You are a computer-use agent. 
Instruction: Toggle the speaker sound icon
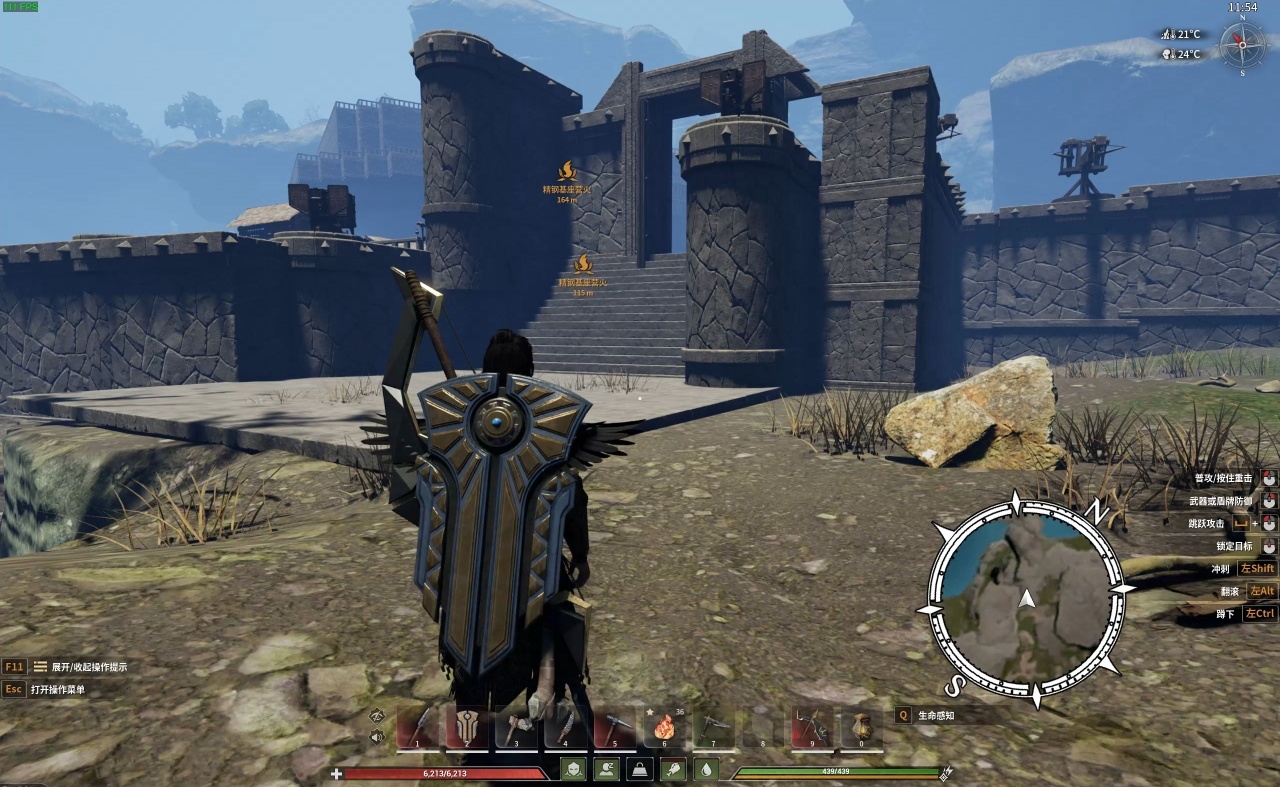tap(377, 738)
